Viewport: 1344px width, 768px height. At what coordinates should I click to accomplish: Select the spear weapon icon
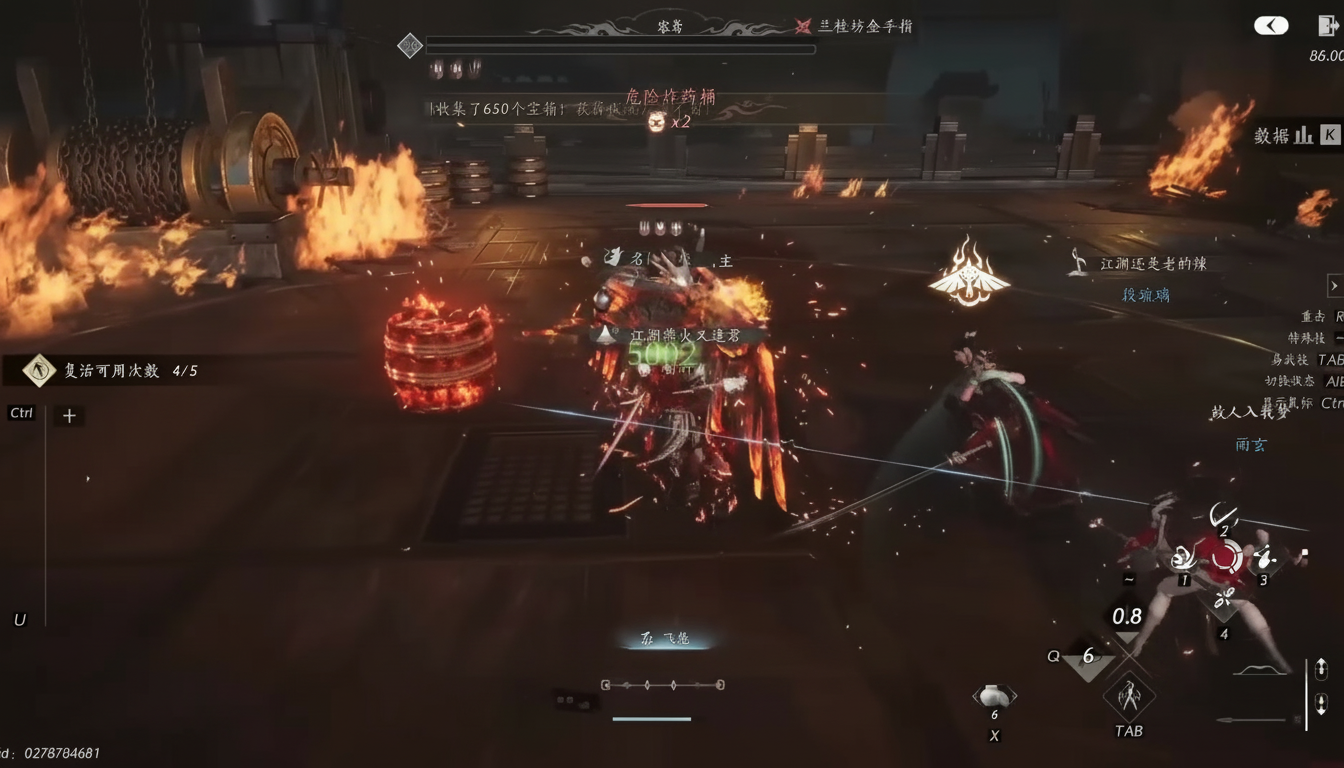[1254, 719]
